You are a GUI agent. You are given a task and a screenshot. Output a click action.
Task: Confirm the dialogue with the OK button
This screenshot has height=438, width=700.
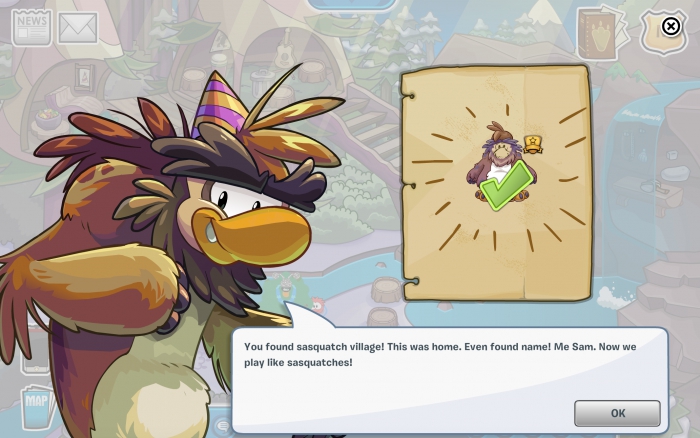tap(617, 413)
